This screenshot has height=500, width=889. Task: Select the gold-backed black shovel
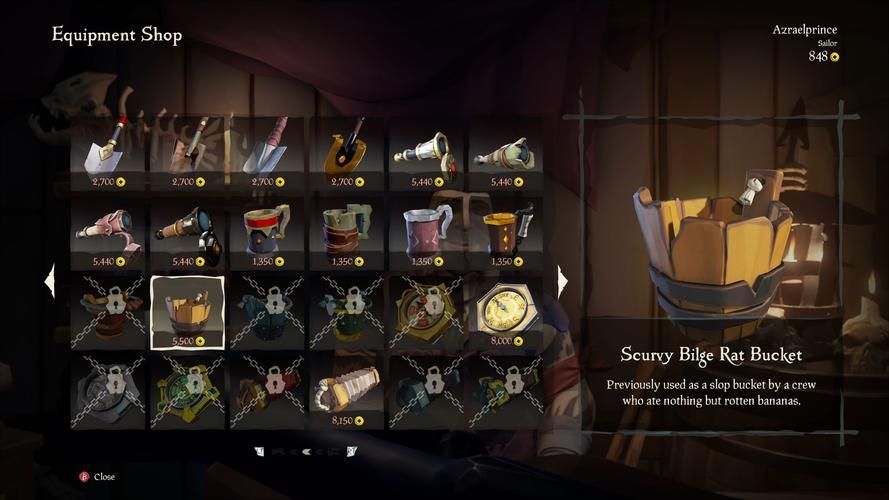coord(347,152)
